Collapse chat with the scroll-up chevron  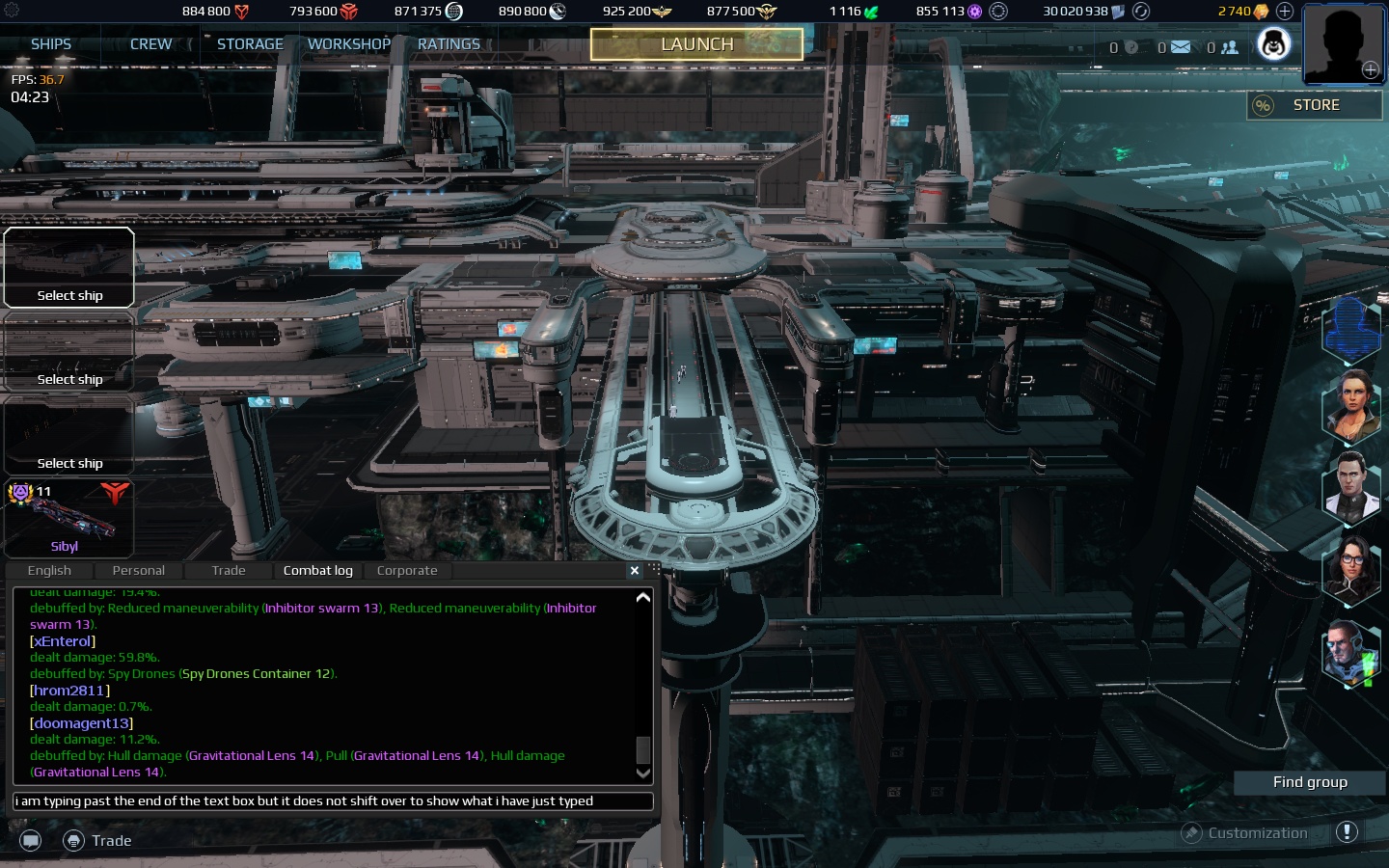coord(642,597)
